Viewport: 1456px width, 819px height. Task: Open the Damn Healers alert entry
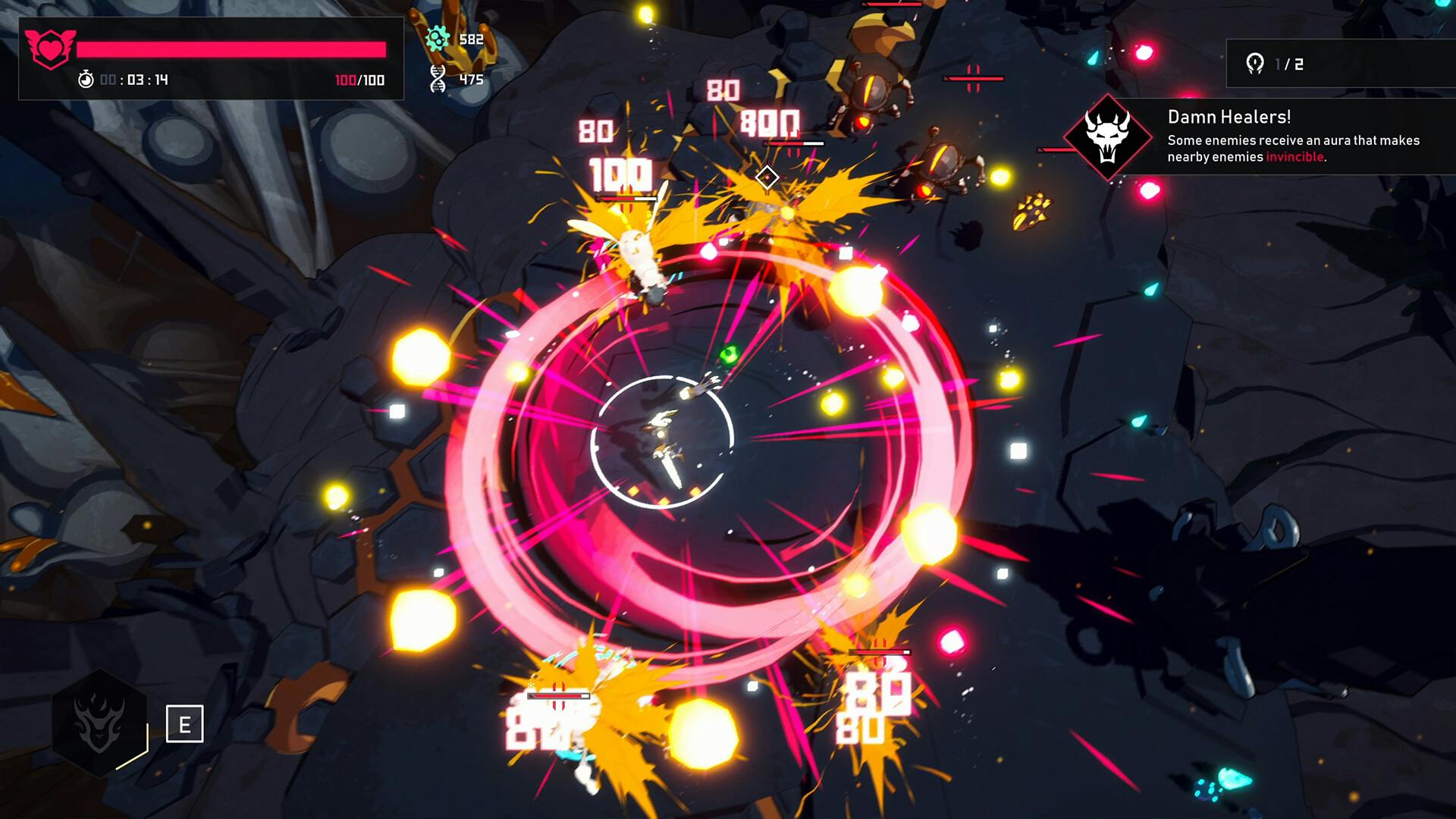[1230, 118]
